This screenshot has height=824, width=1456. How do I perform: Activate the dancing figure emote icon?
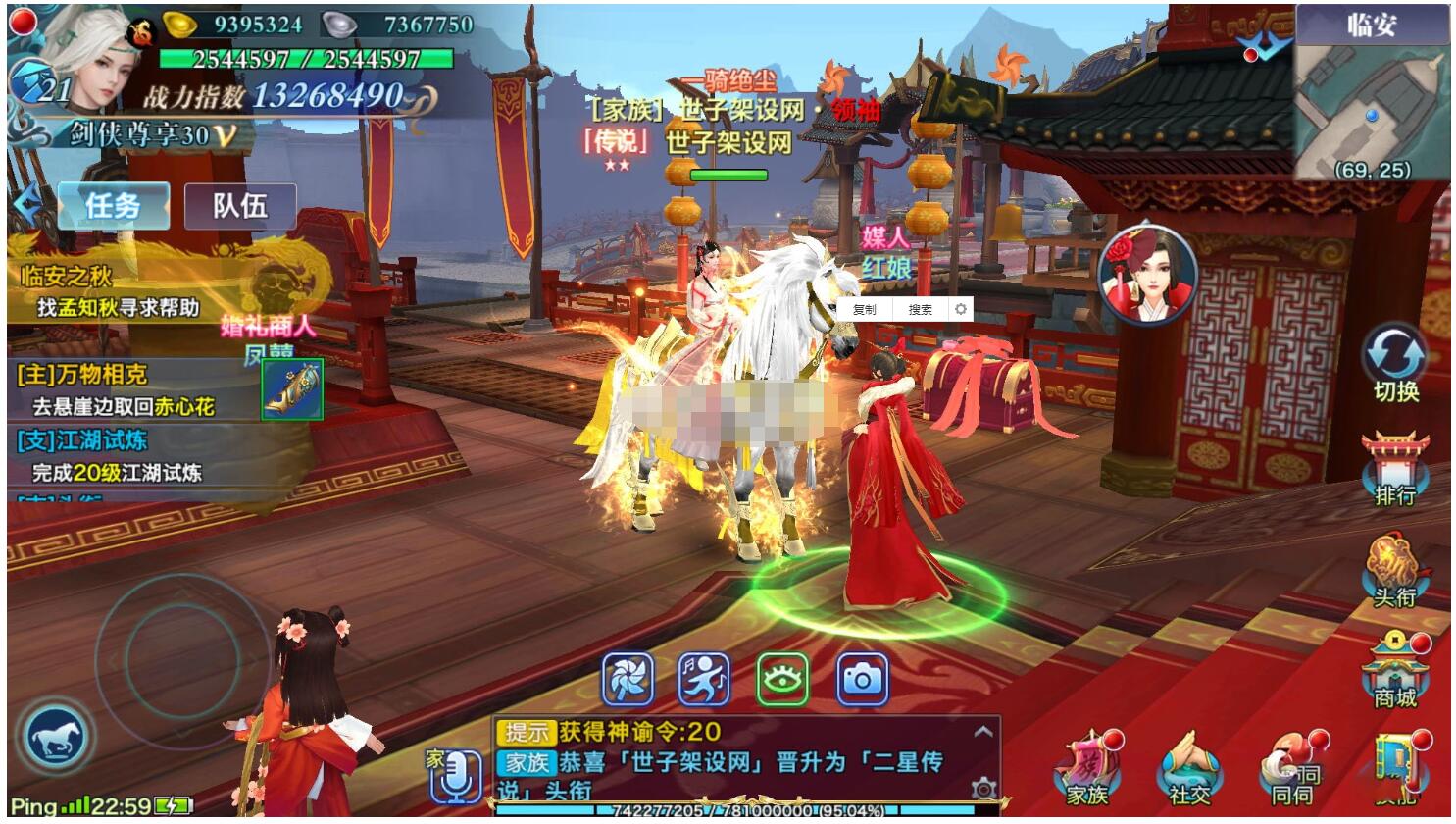(704, 679)
